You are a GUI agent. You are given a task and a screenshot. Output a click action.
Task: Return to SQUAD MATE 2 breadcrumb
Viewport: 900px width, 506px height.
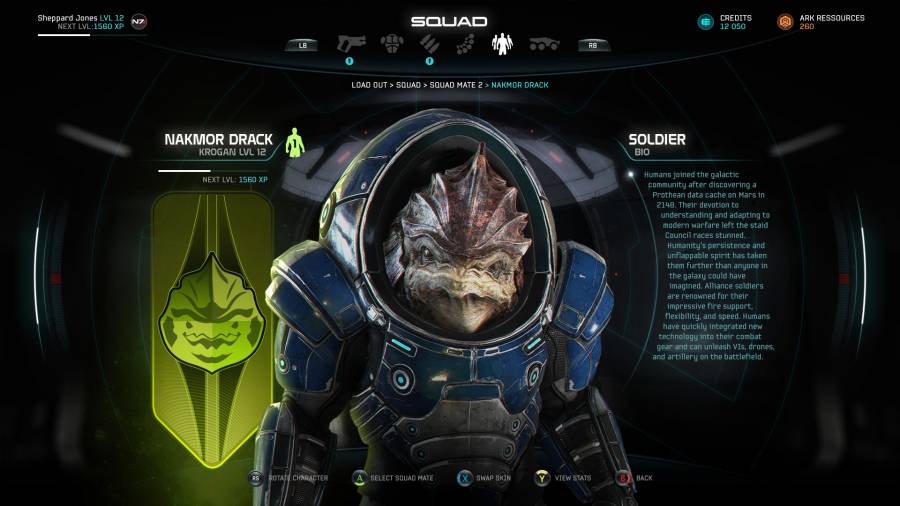tap(454, 85)
